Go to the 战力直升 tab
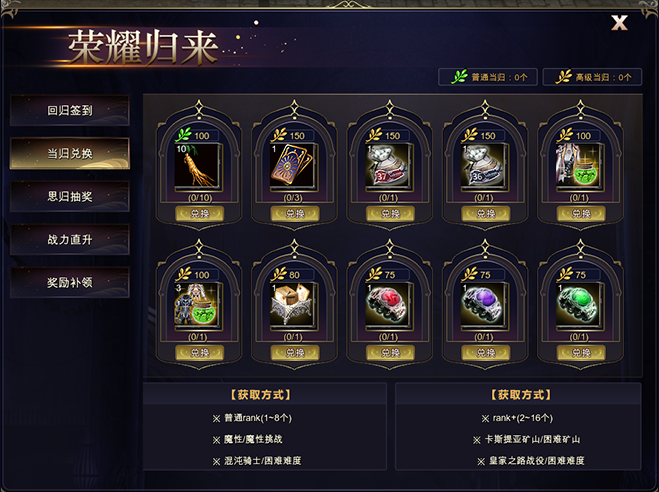659x492 pixels. 70,239
